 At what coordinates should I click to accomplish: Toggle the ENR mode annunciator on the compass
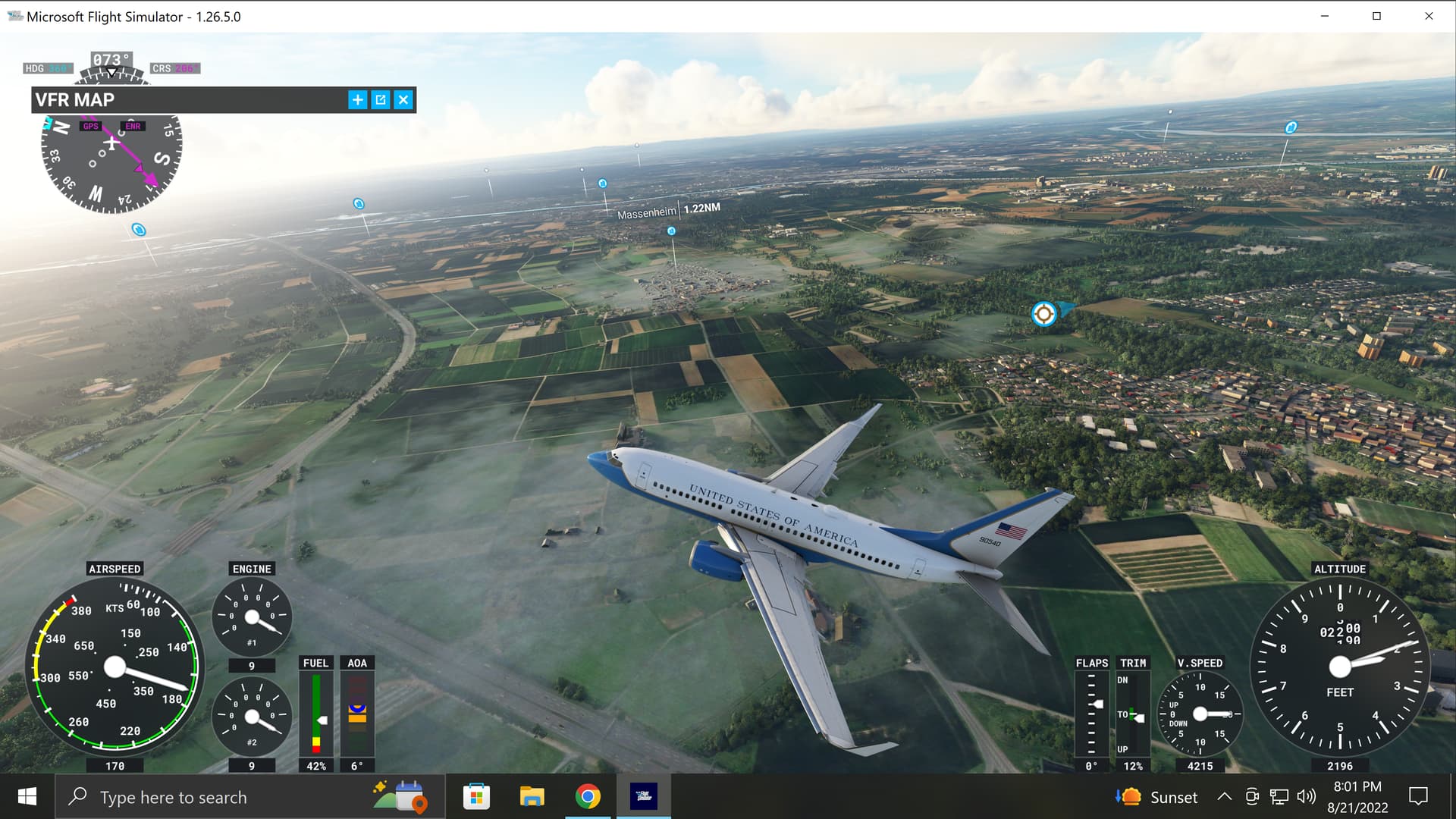pyautogui.click(x=133, y=126)
